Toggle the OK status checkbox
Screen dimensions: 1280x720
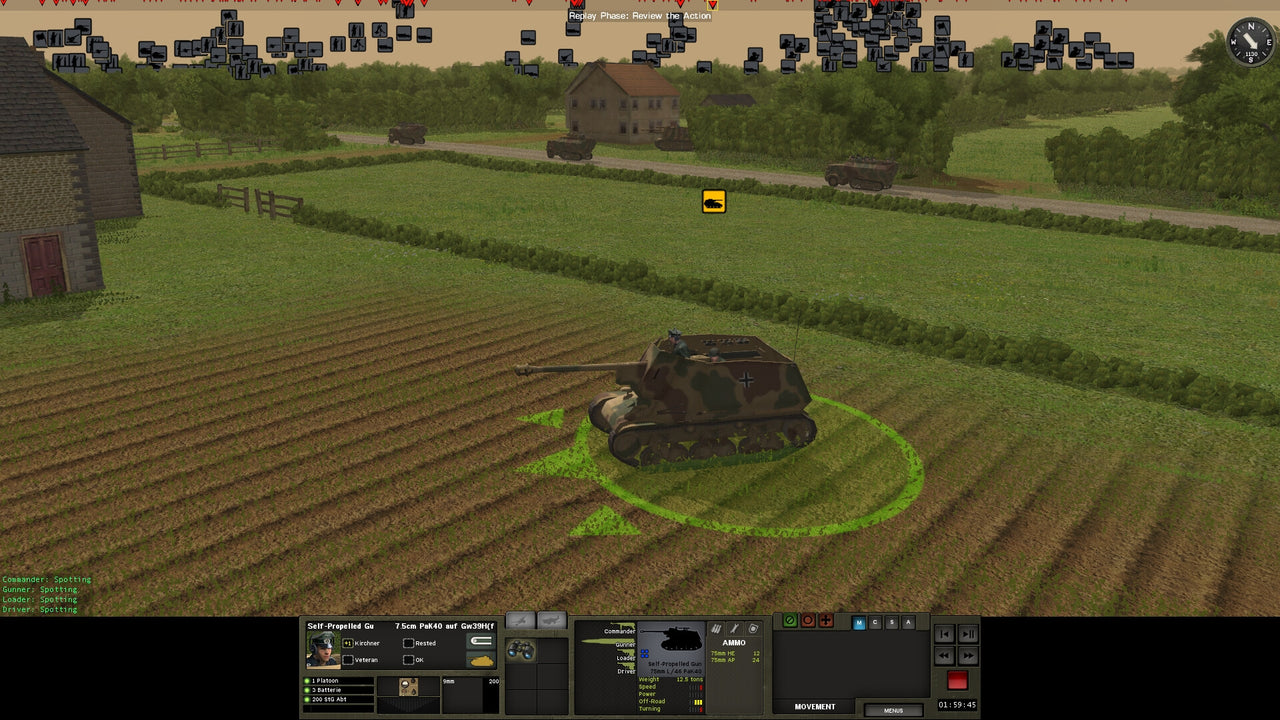click(408, 658)
